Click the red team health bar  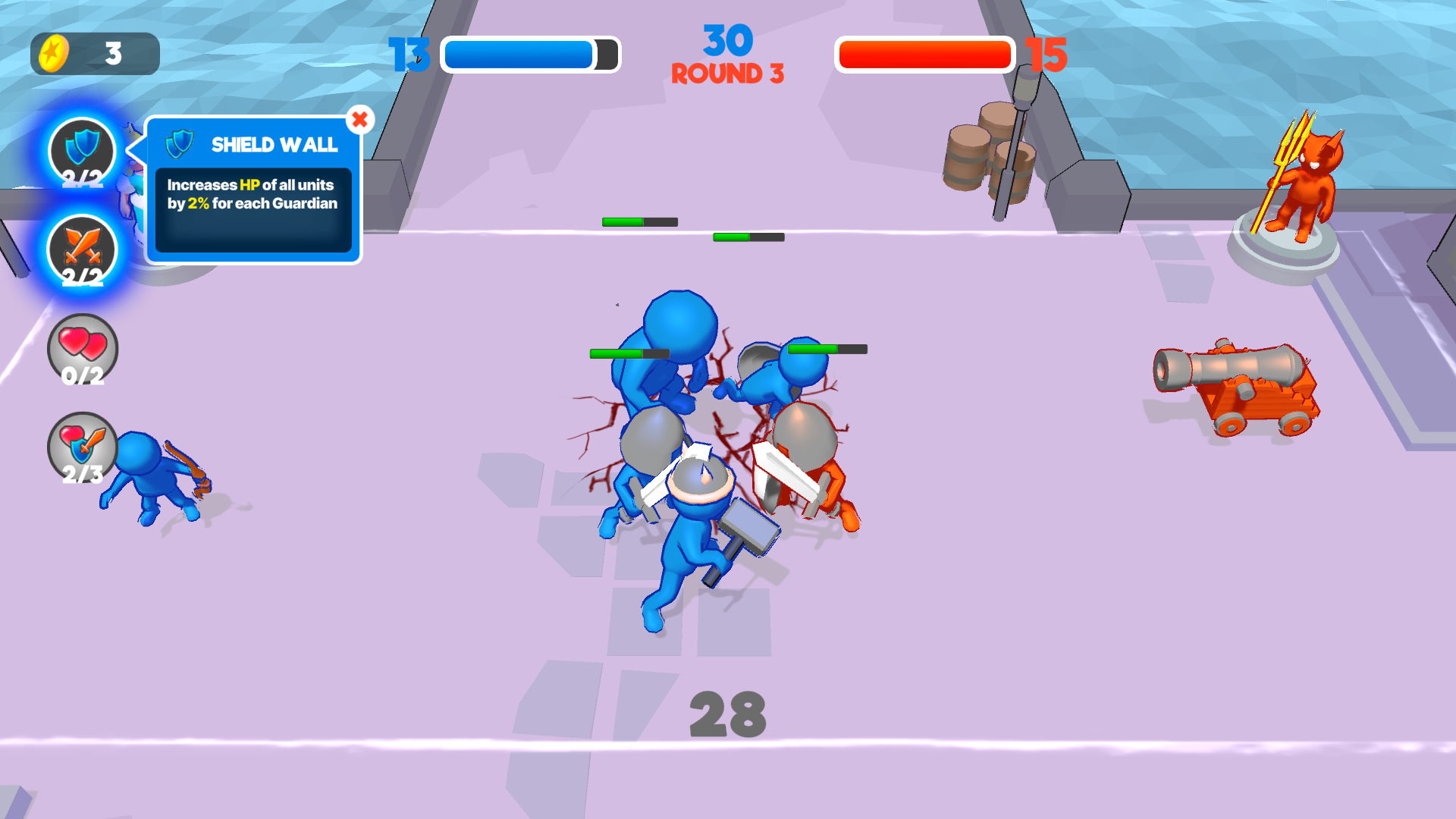click(924, 53)
